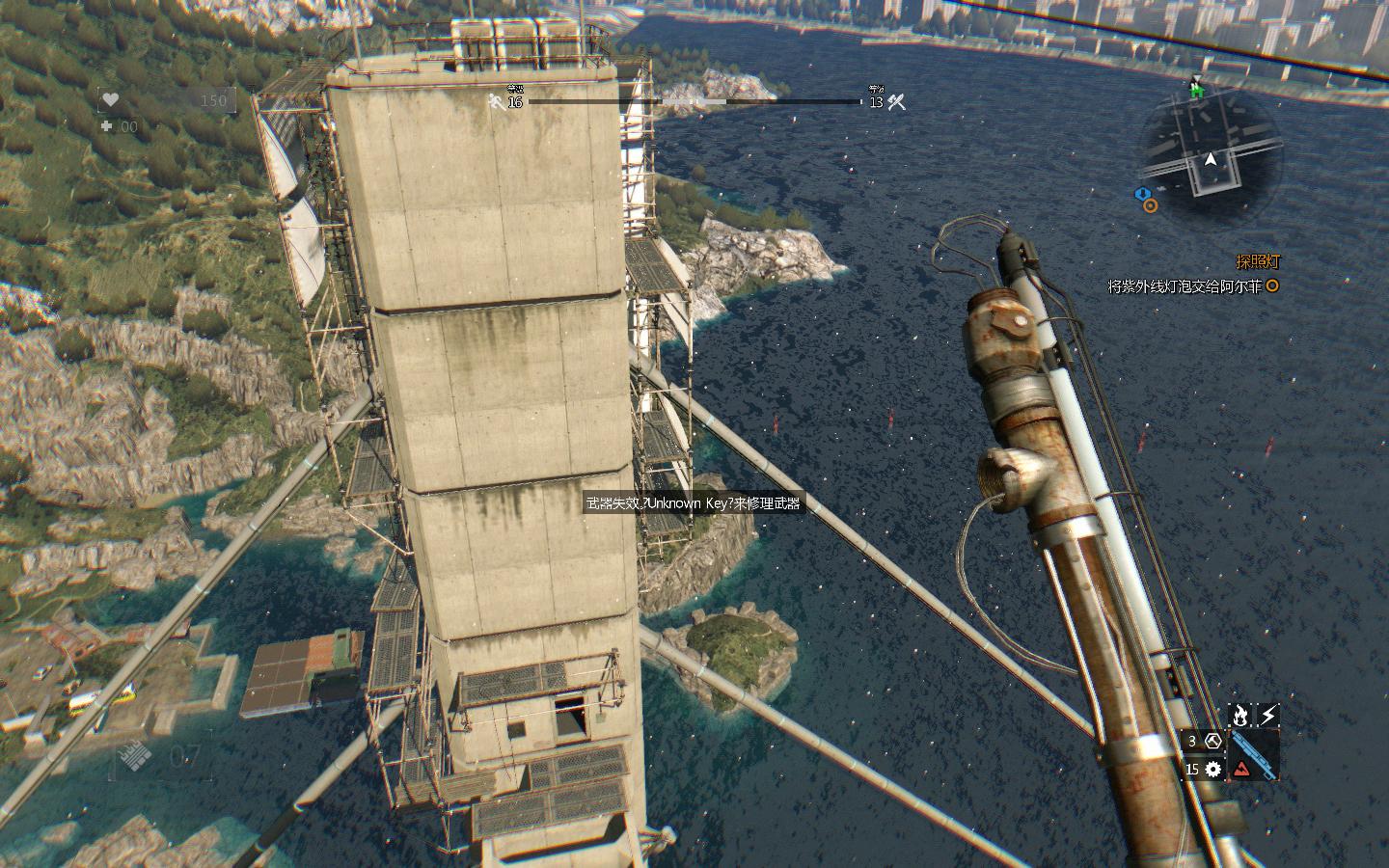Image resolution: width=1389 pixels, height=868 pixels.
Task: Click the lightning bolt effect icon
Action: (1268, 715)
